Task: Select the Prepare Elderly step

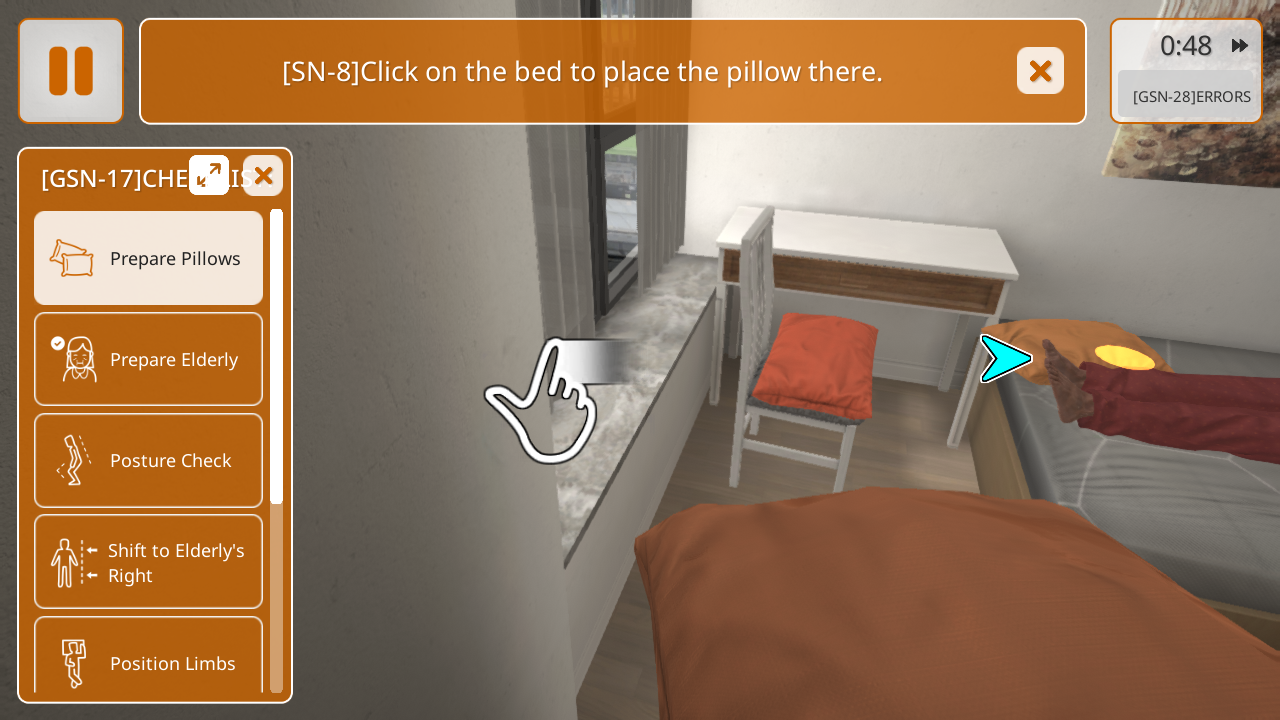Action: (x=149, y=359)
